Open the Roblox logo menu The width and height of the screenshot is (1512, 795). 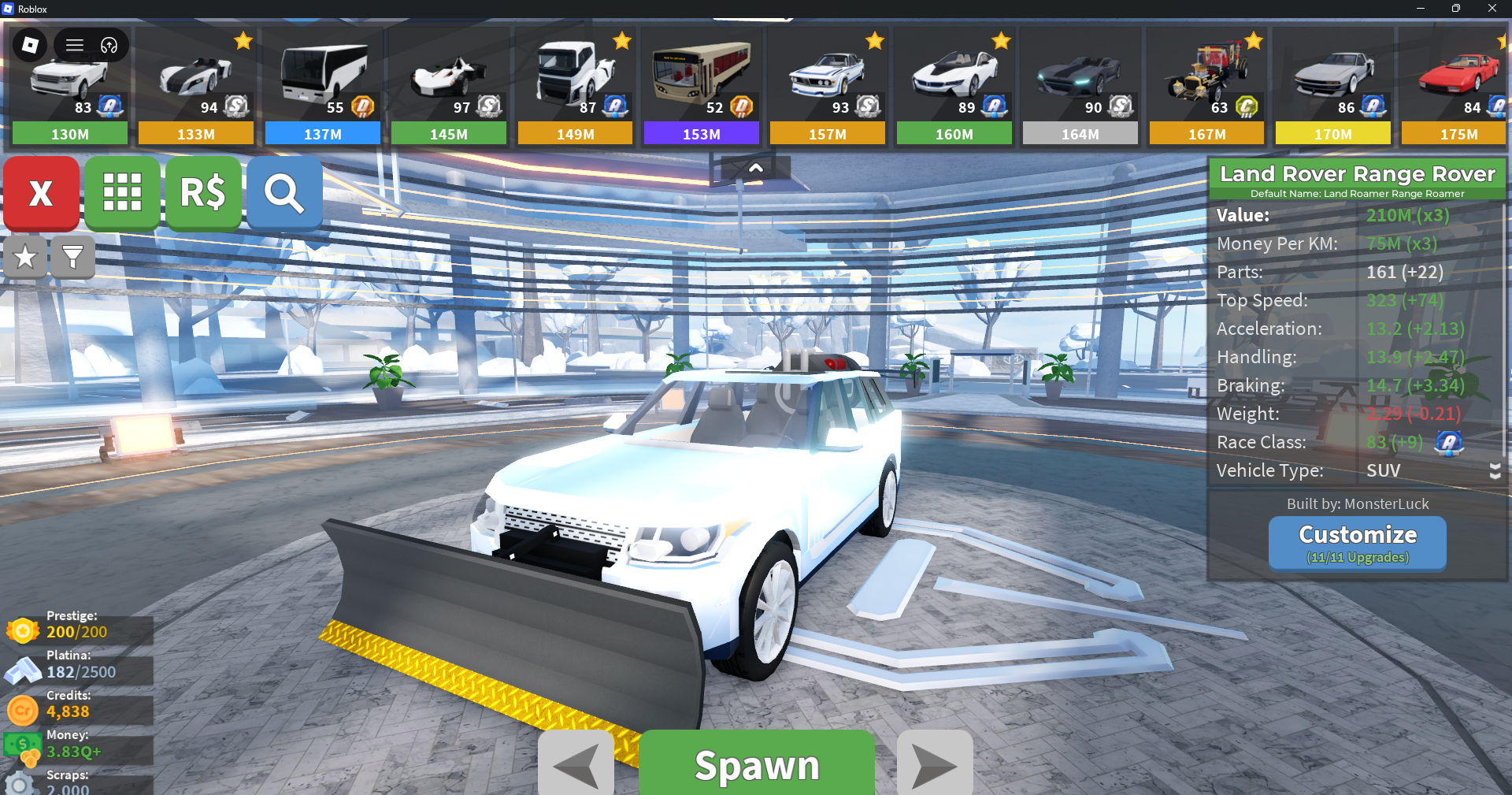click(30, 45)
